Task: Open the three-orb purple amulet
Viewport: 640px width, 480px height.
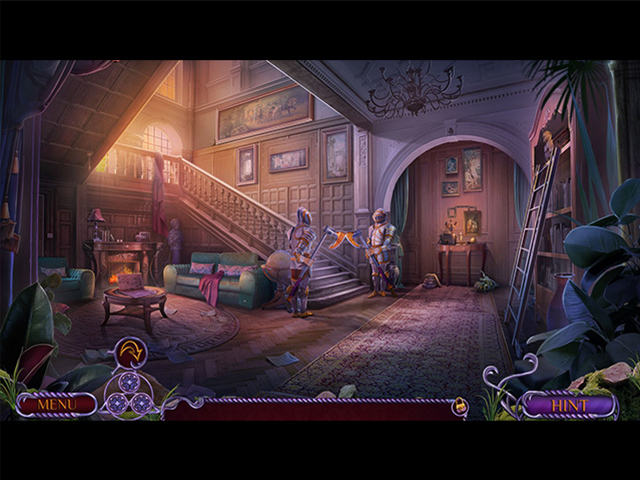Action: tap(130, 394)
